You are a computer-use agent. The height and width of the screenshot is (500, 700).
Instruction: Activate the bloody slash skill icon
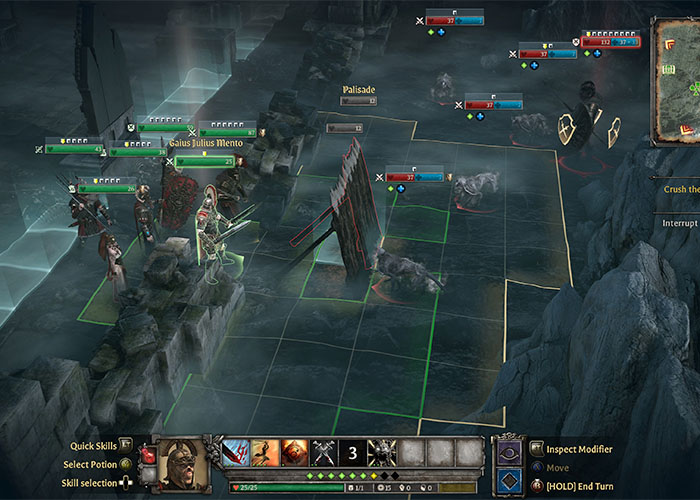[x=237, y=453]
